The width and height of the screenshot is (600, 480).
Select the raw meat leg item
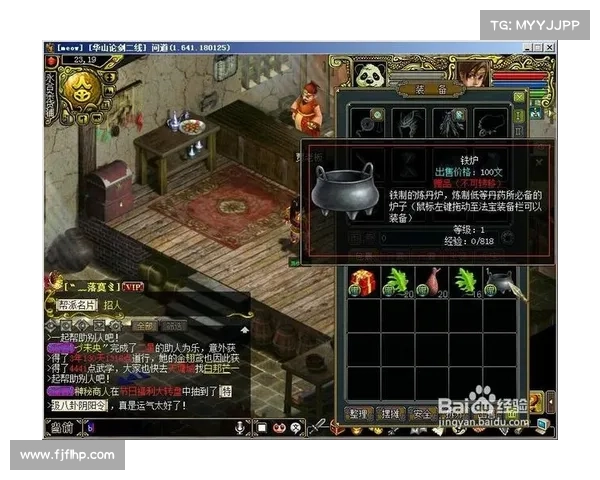tap(430, 282)
